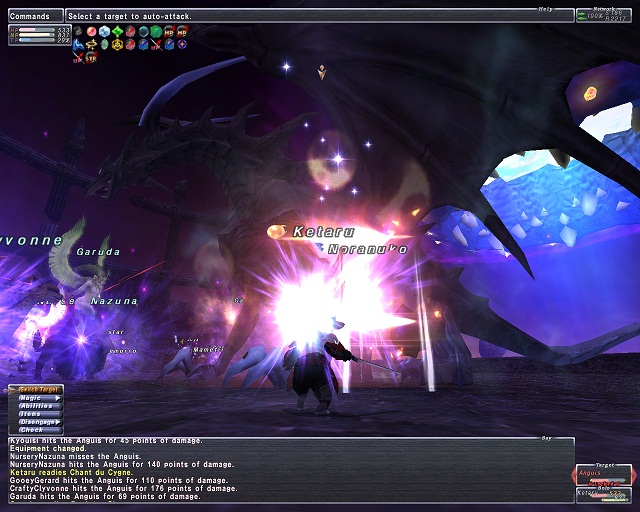Choose the Items command
This screenshot has height=512, width=640.
pyautogui.click(x=34, y=414)
